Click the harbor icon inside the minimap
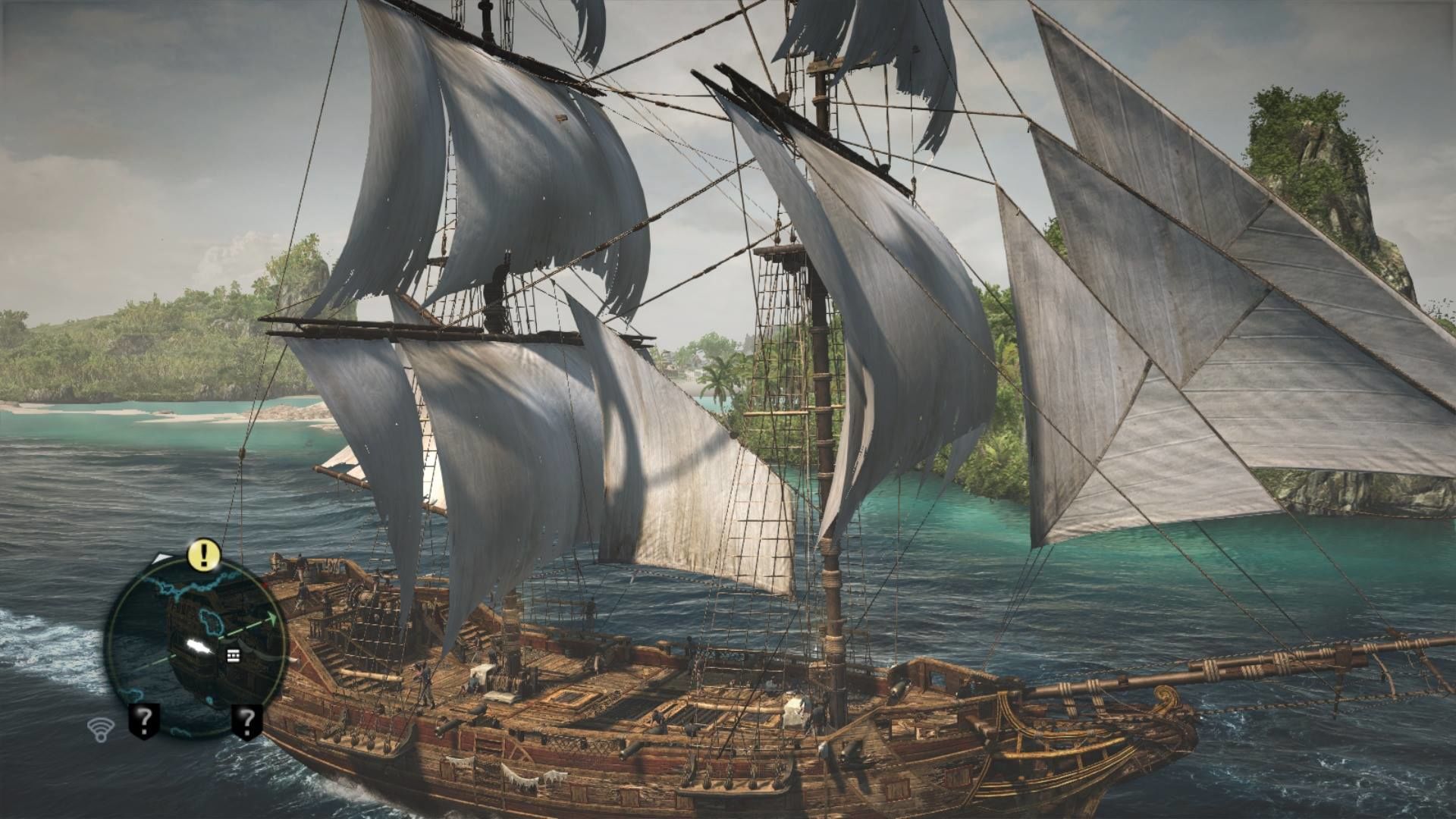The height and width of the screenshot is (819, 1456). 232,655
